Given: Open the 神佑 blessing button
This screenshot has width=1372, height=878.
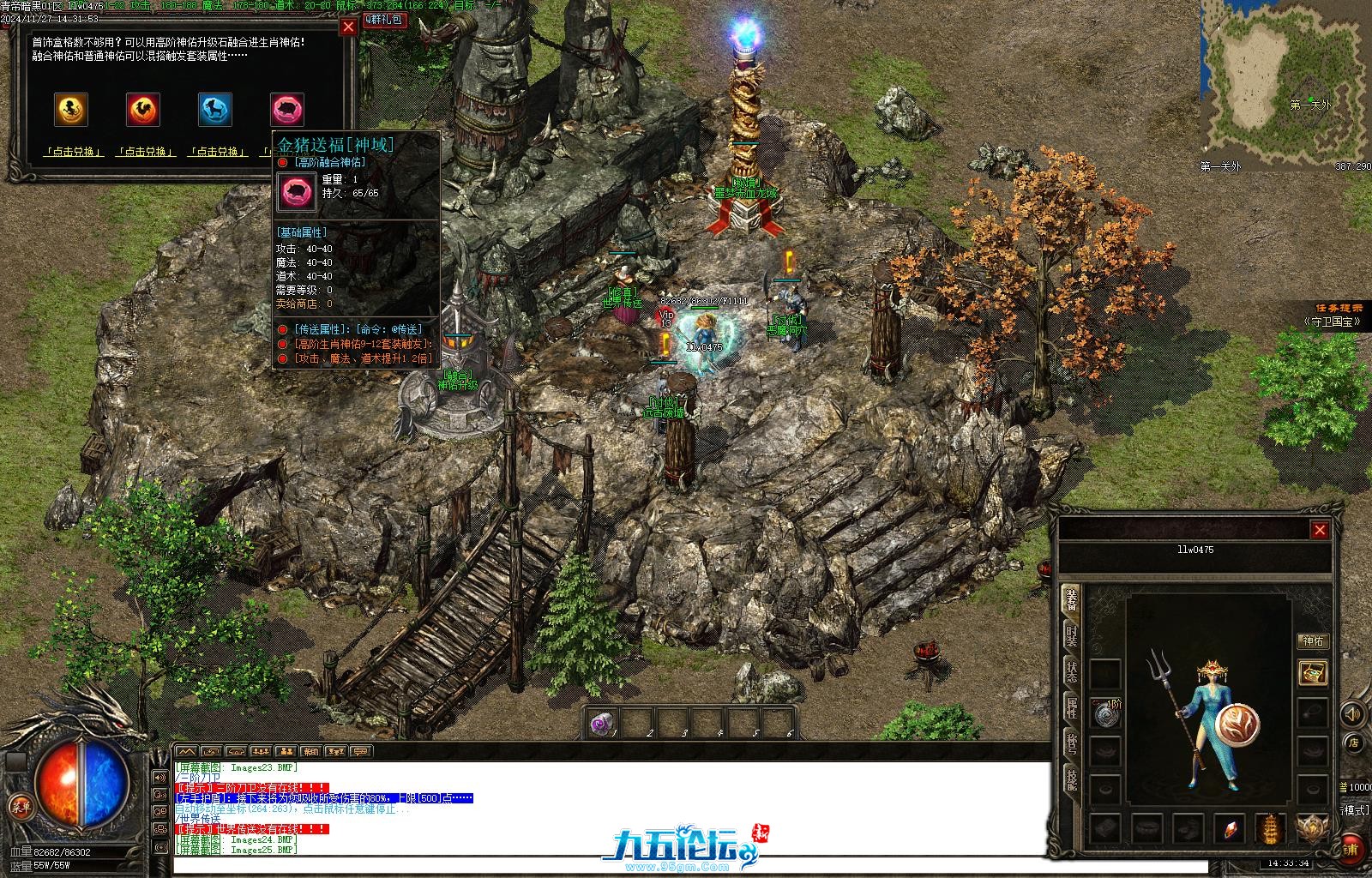Looking at the screenshot, I should (x=1313, y=640).
